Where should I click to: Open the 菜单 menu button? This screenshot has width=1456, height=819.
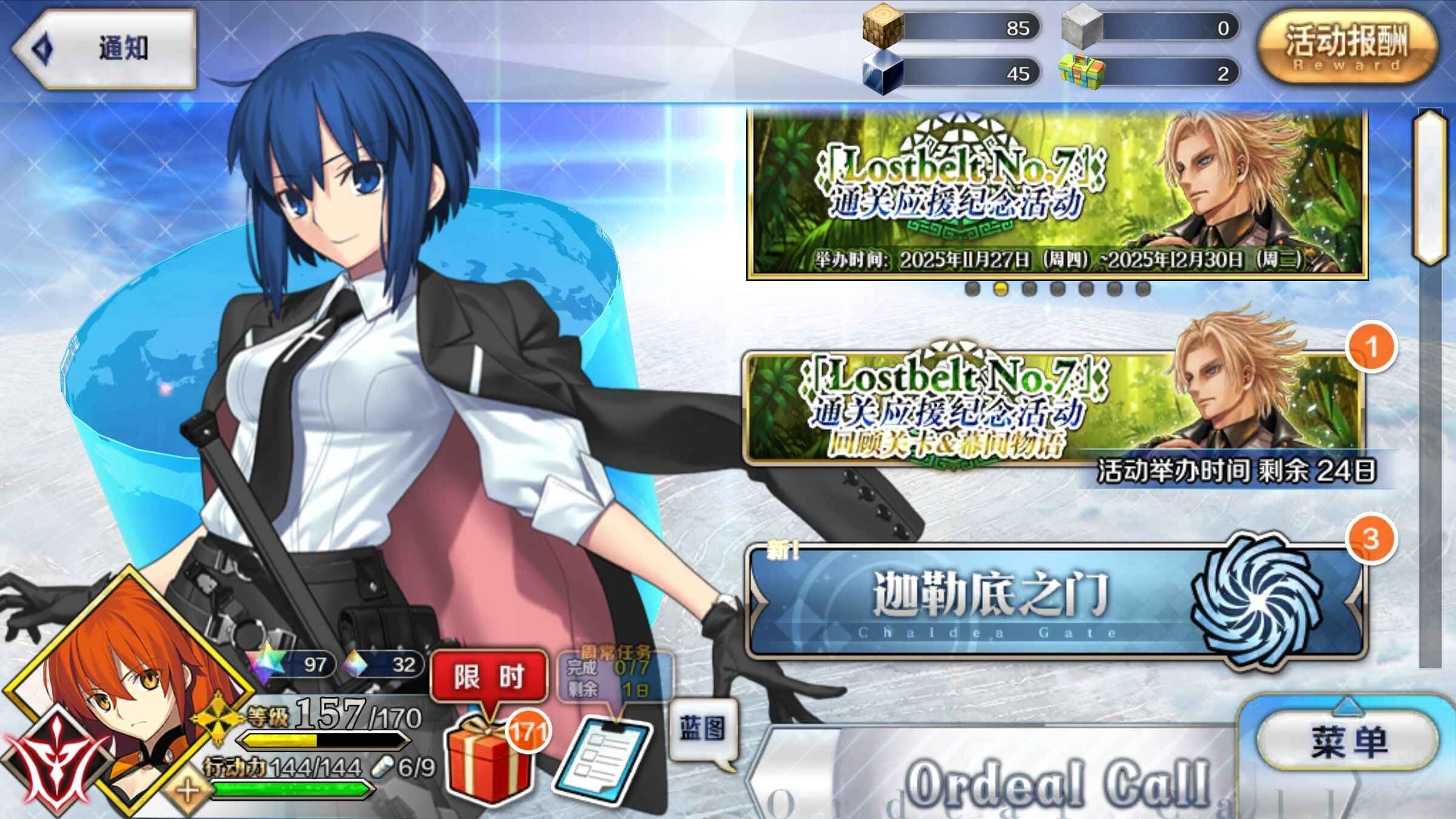(1348, 741)
